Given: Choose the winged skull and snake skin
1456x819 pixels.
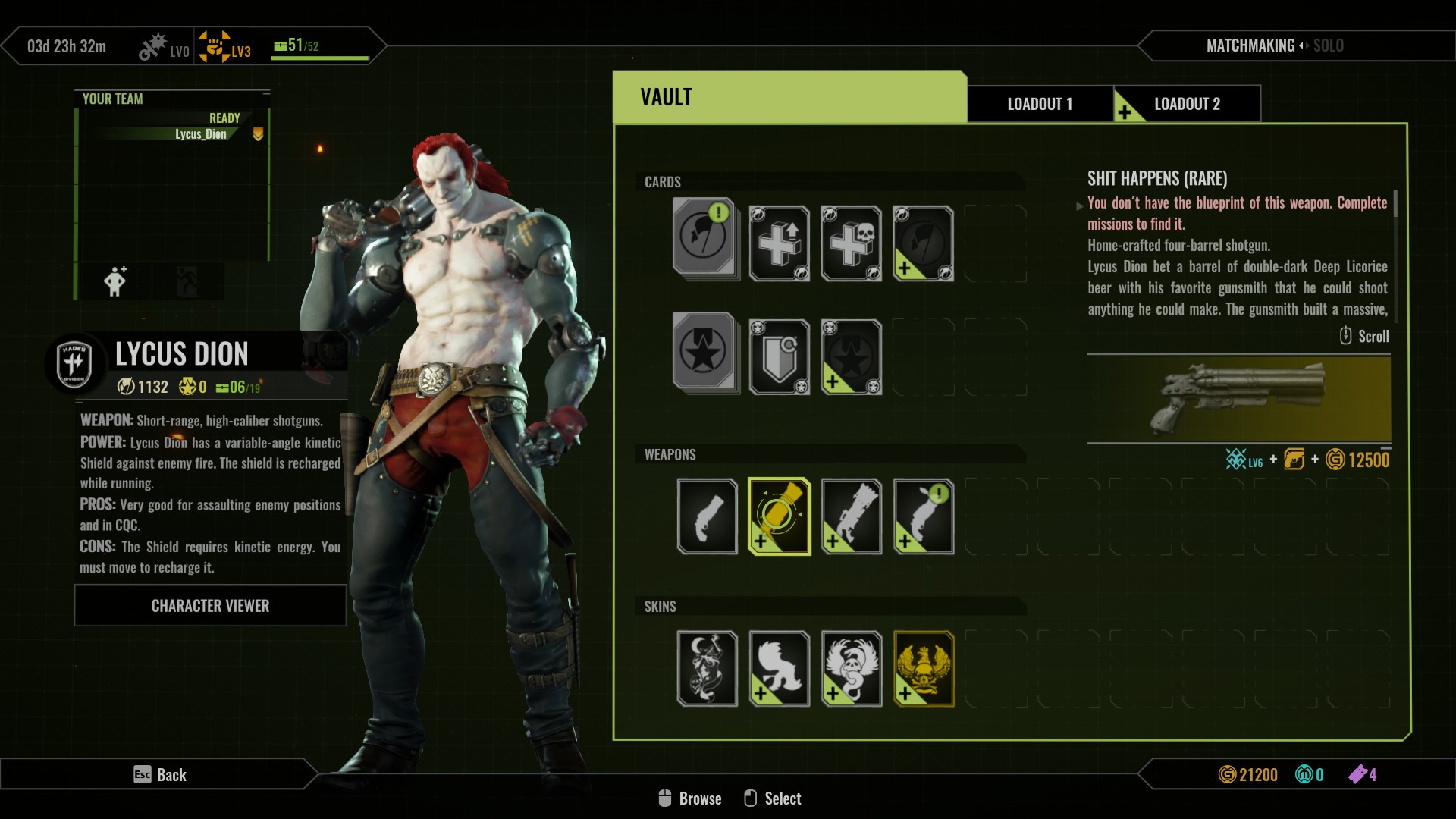Looking at the screenshot, I should coord(851,668).
